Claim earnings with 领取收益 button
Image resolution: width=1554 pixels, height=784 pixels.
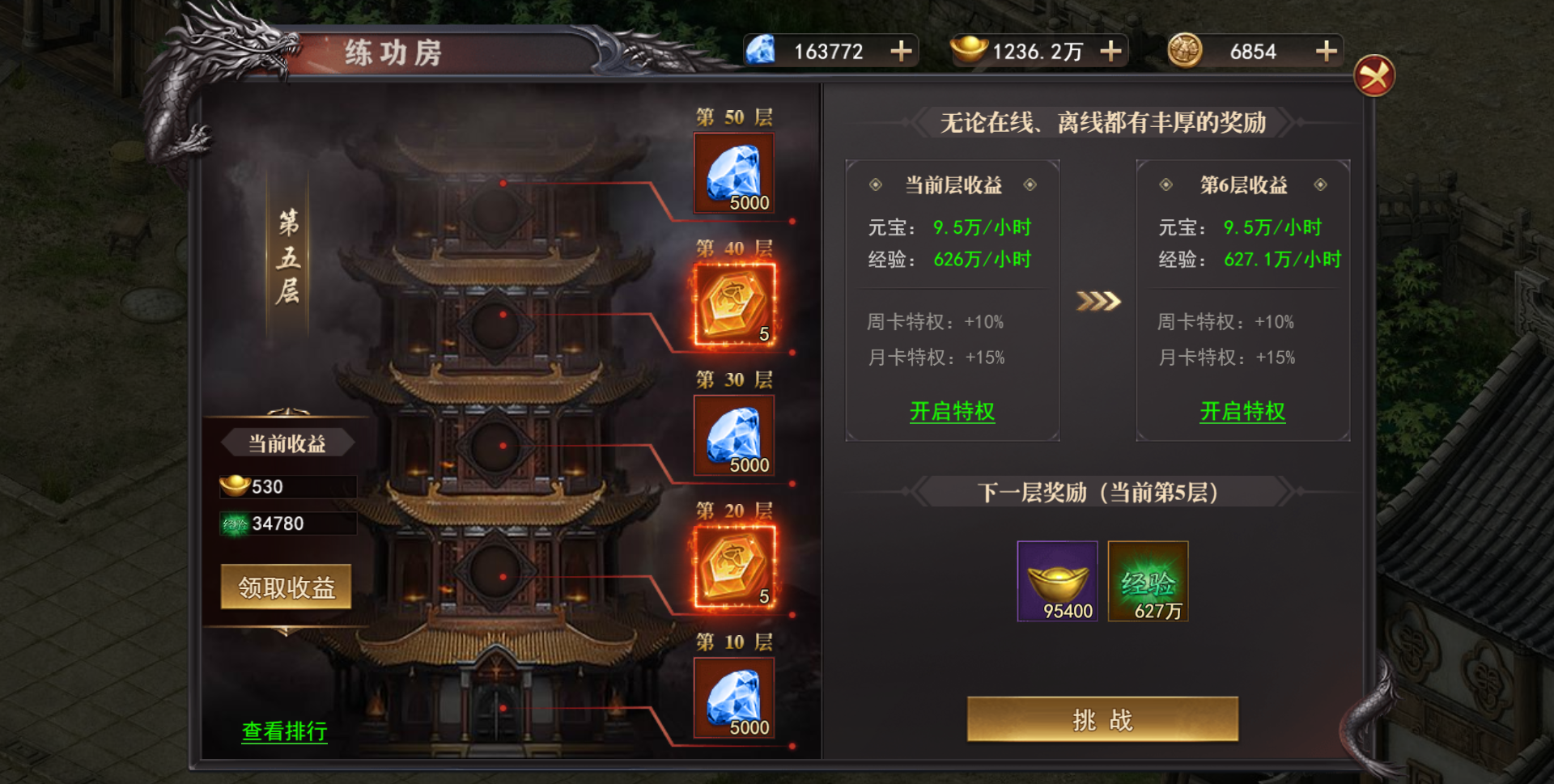(286, 587)
